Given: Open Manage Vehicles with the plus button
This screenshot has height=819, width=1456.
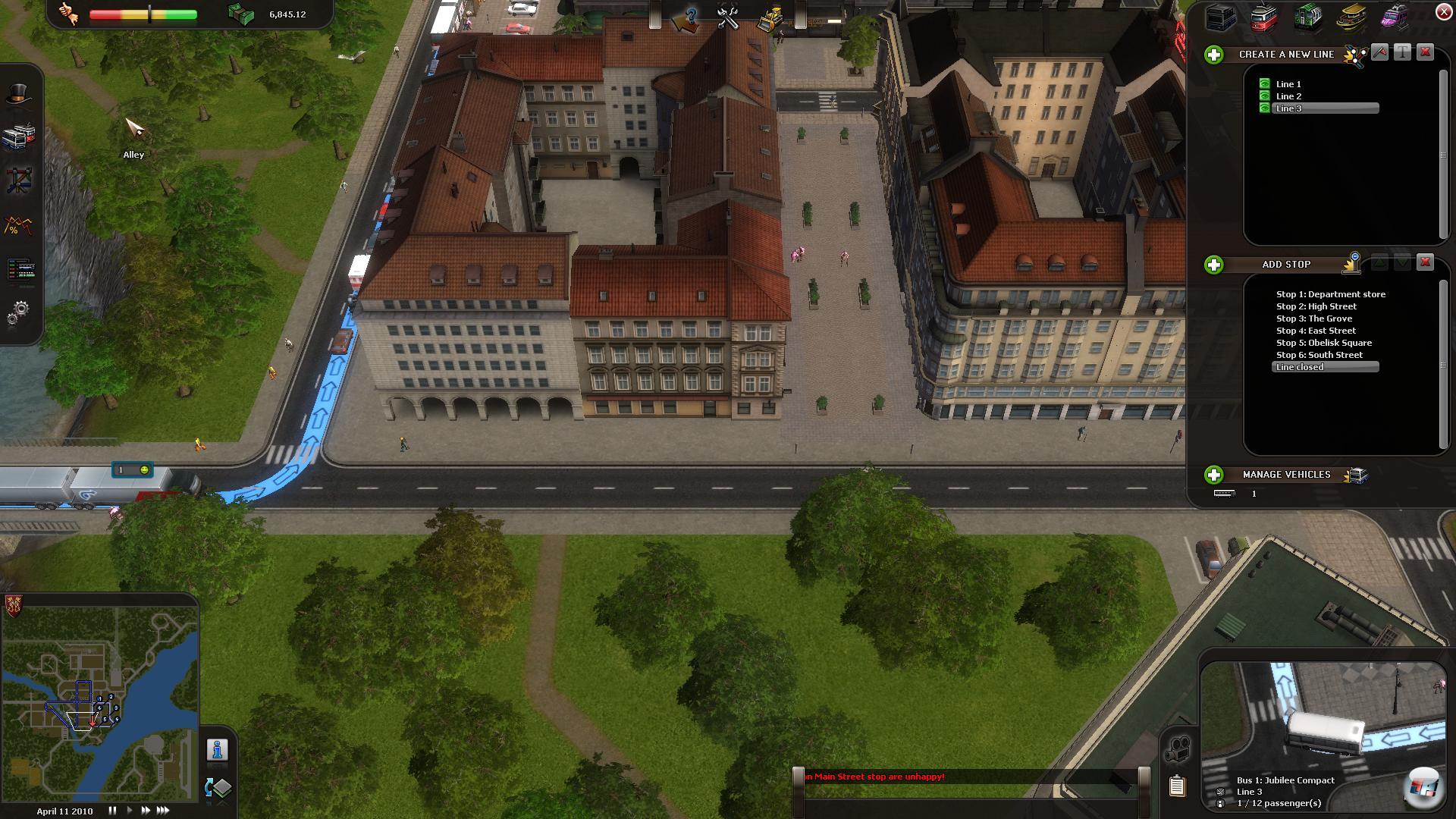Looking at the screenshot, I should [1214, 475].
